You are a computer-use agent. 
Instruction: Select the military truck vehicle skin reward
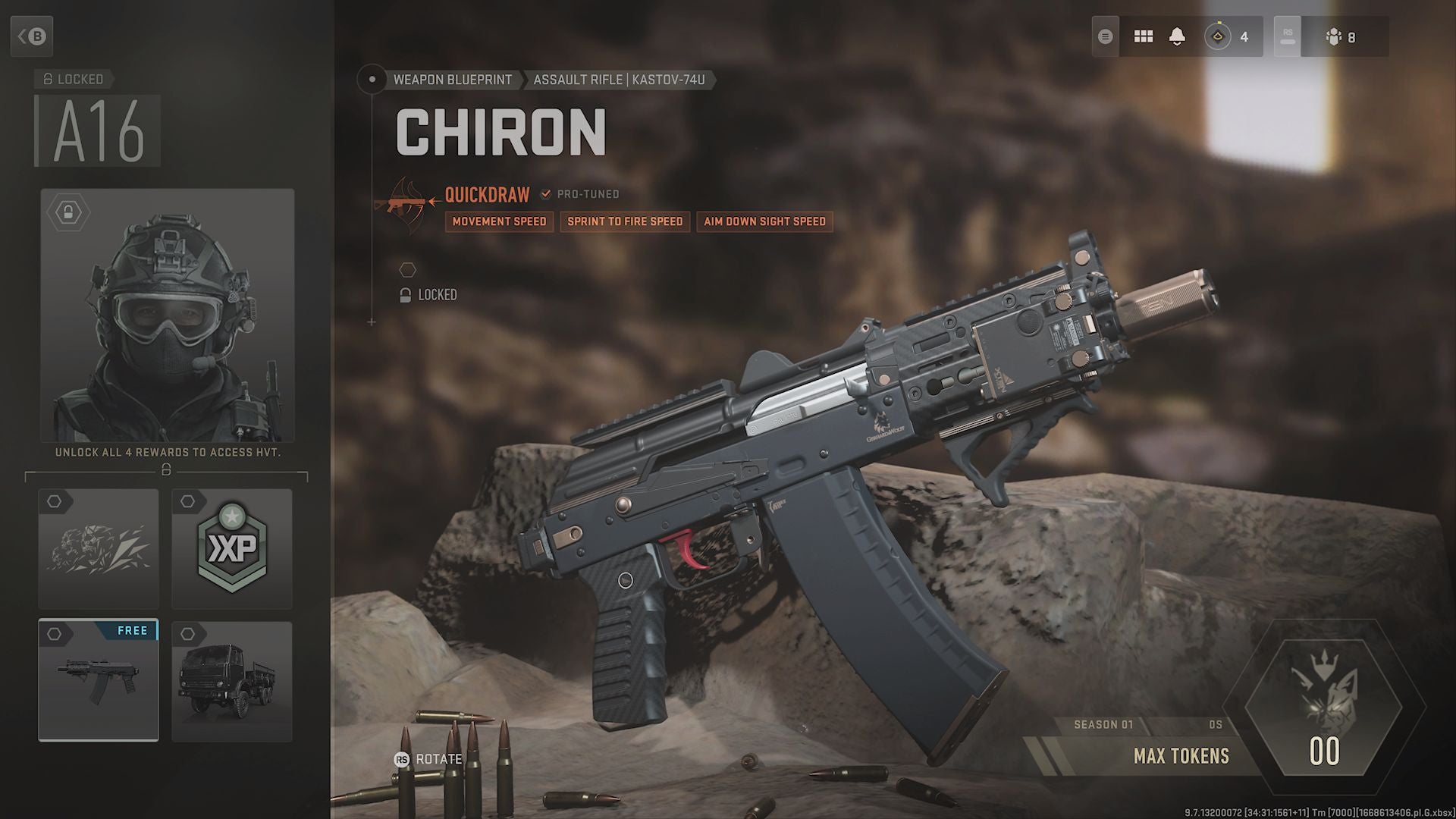[232, 680]
